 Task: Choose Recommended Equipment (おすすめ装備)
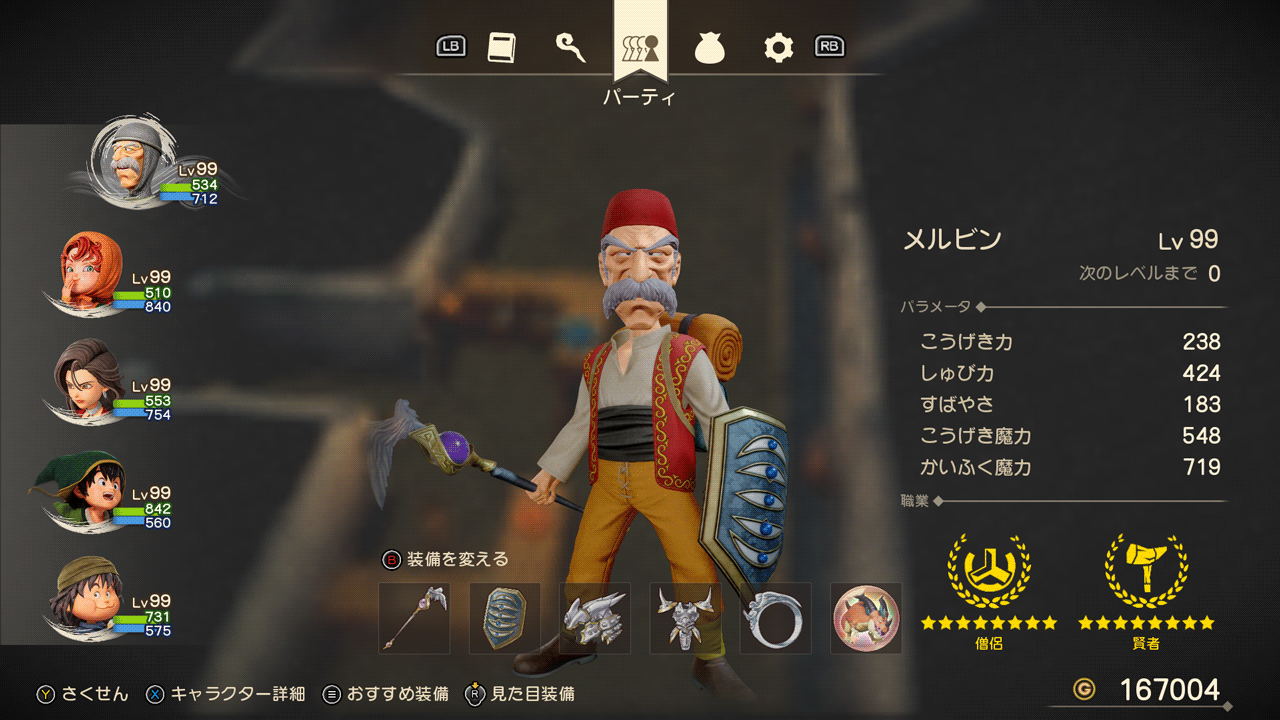(x=386, y=694)
